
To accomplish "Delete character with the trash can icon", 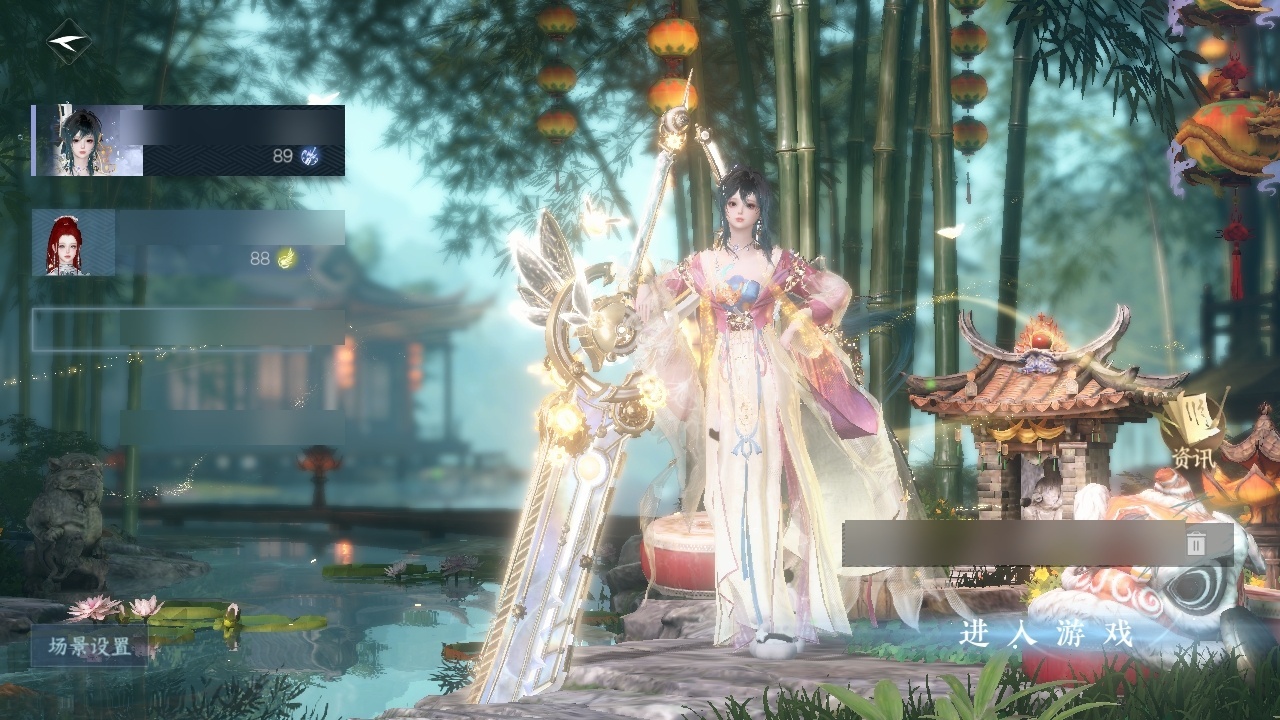I will click(x=1196, y=544).
